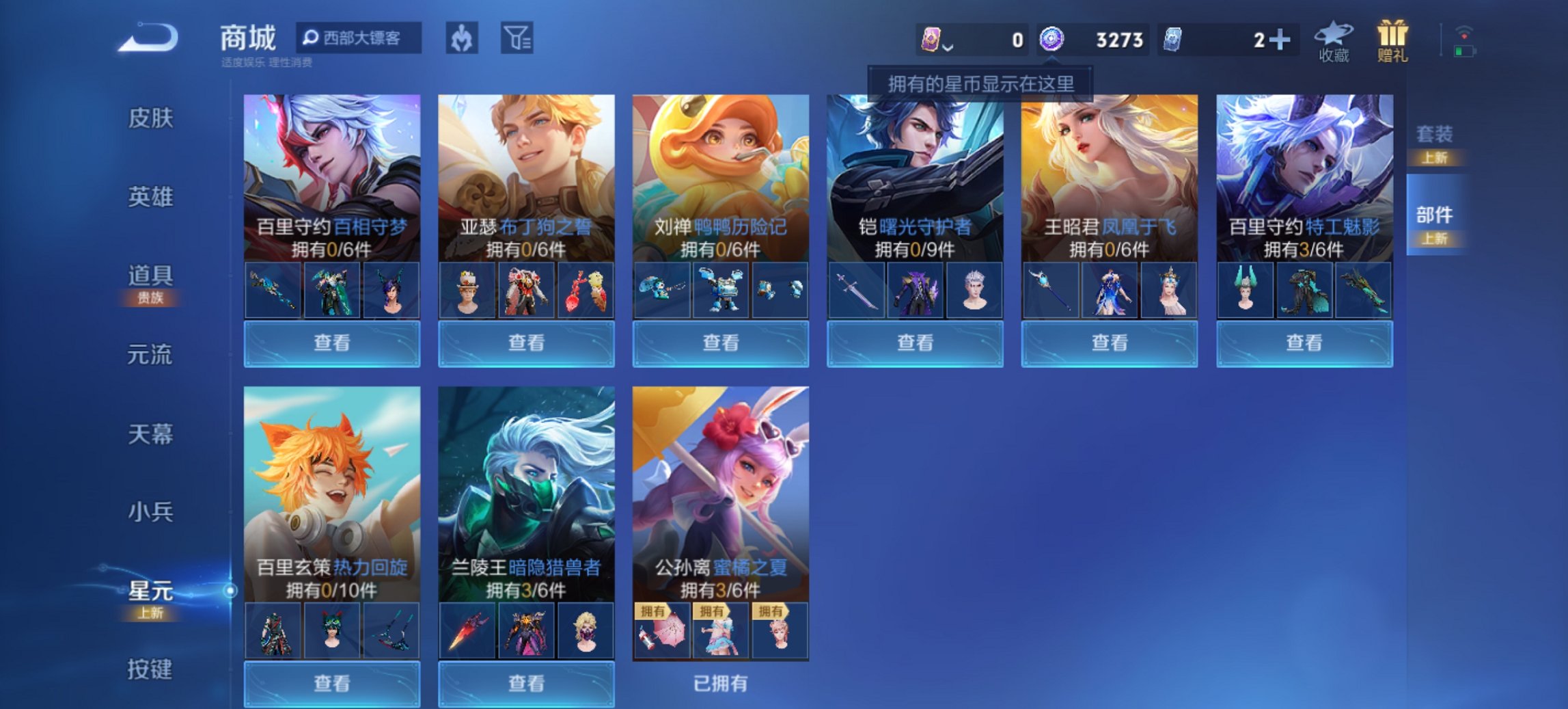This screenshot has height=709, width=1568.
Task: Open the 皮肤 category in the sidebar
Action: [x=150, y=118]
